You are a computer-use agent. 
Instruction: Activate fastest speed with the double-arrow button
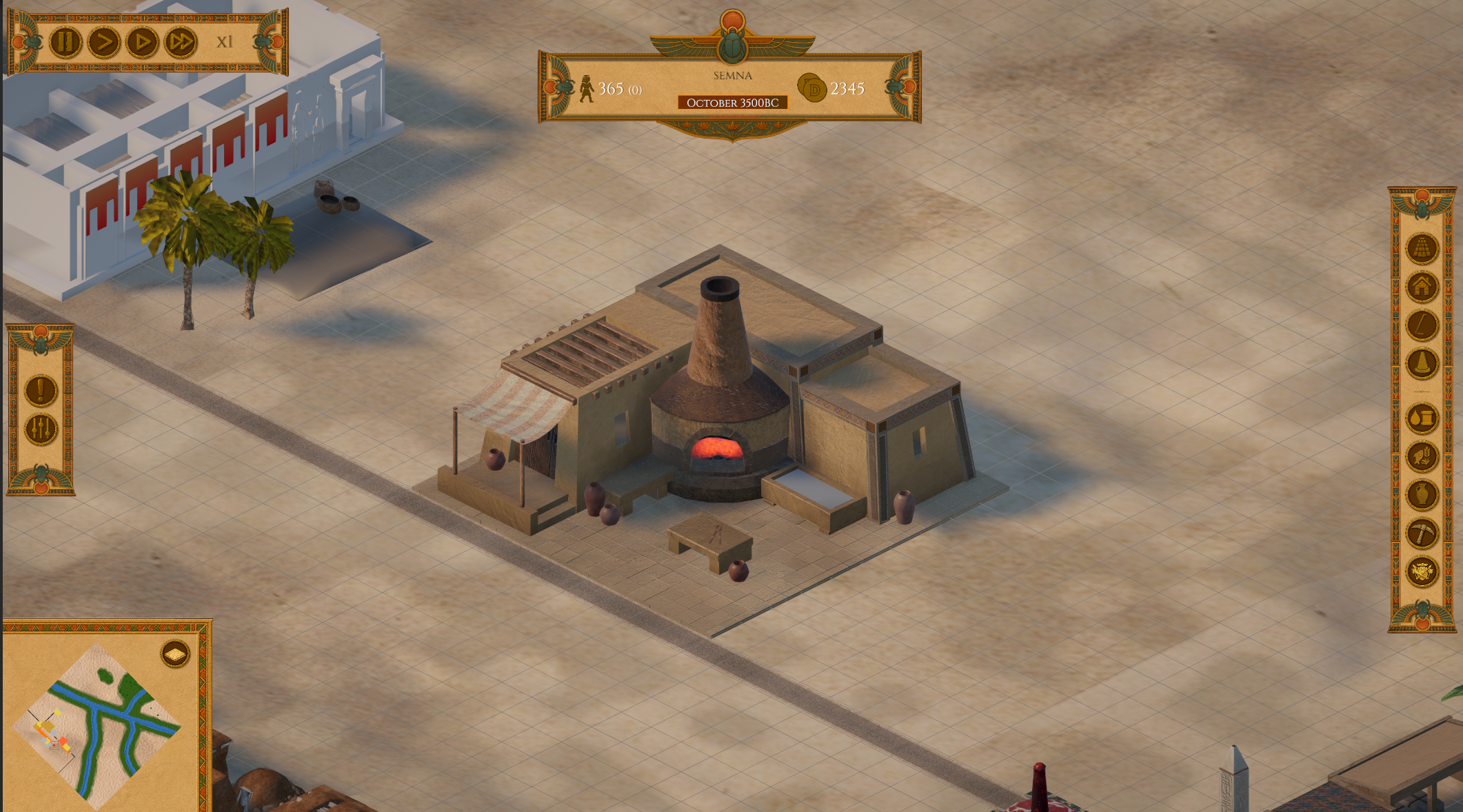tap(181, 42)
